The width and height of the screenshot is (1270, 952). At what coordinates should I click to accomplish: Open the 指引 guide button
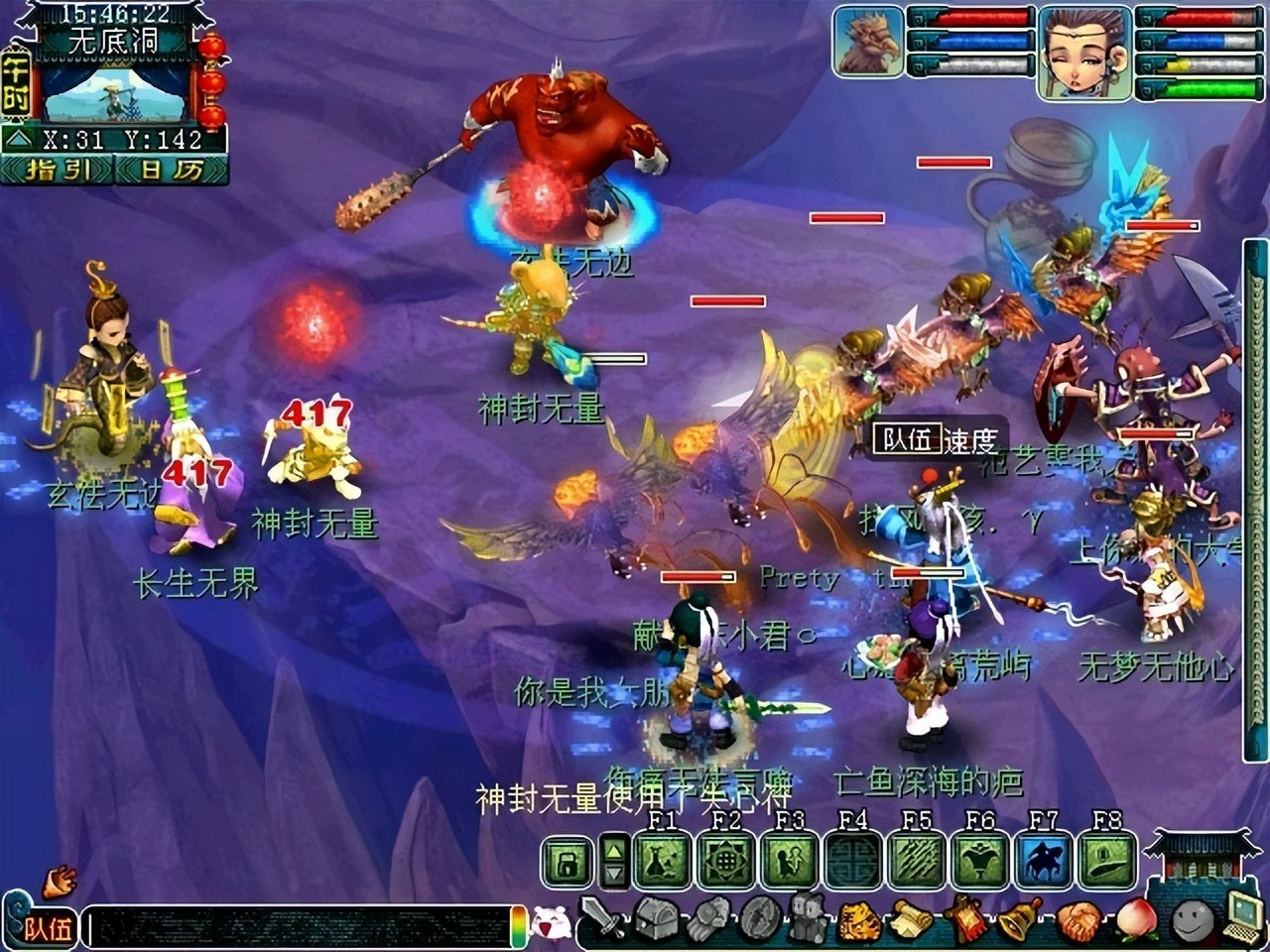(x=58, y=169)
